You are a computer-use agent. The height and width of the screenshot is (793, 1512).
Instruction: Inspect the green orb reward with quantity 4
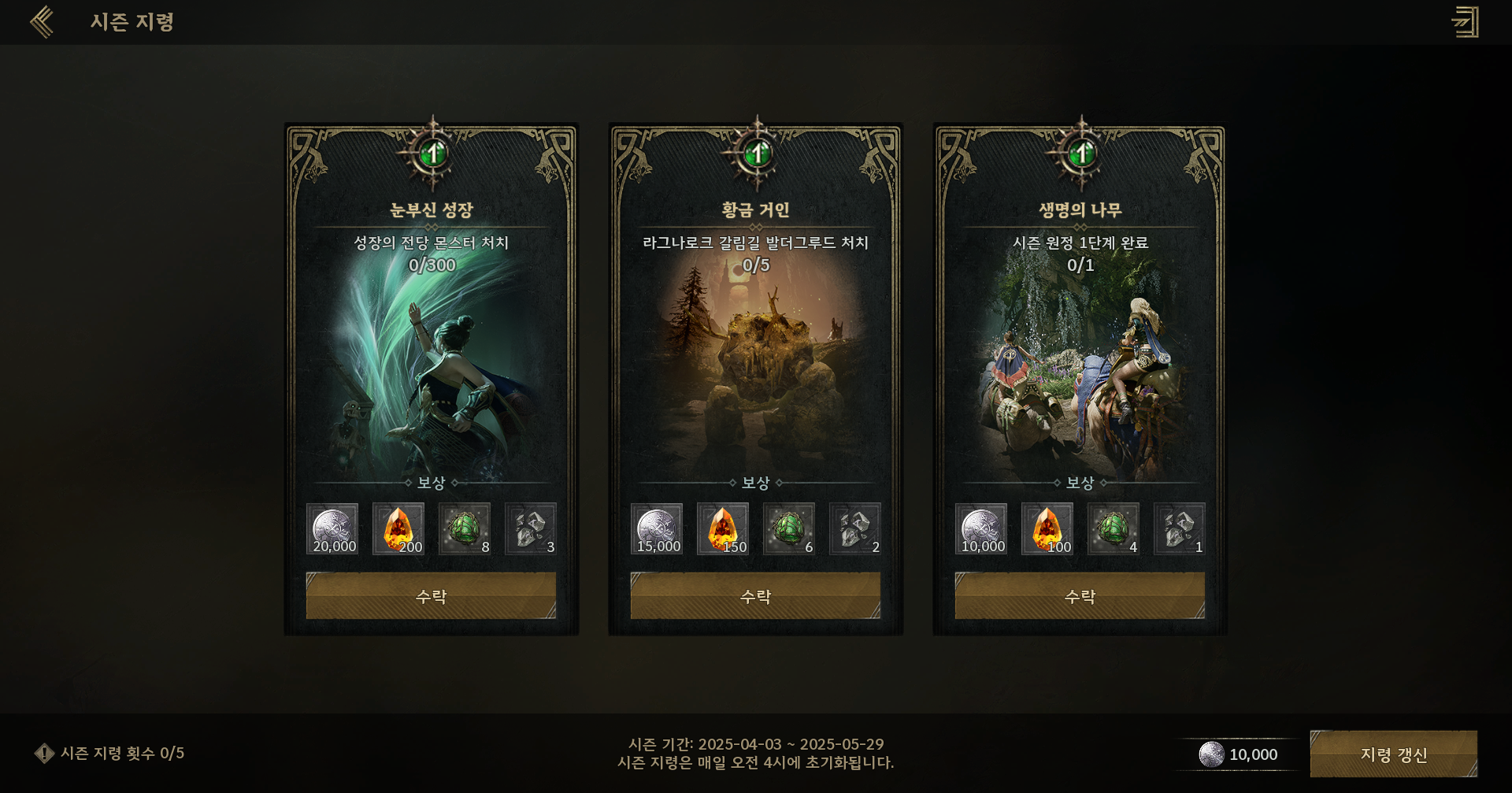click(x=1114, y=529)
